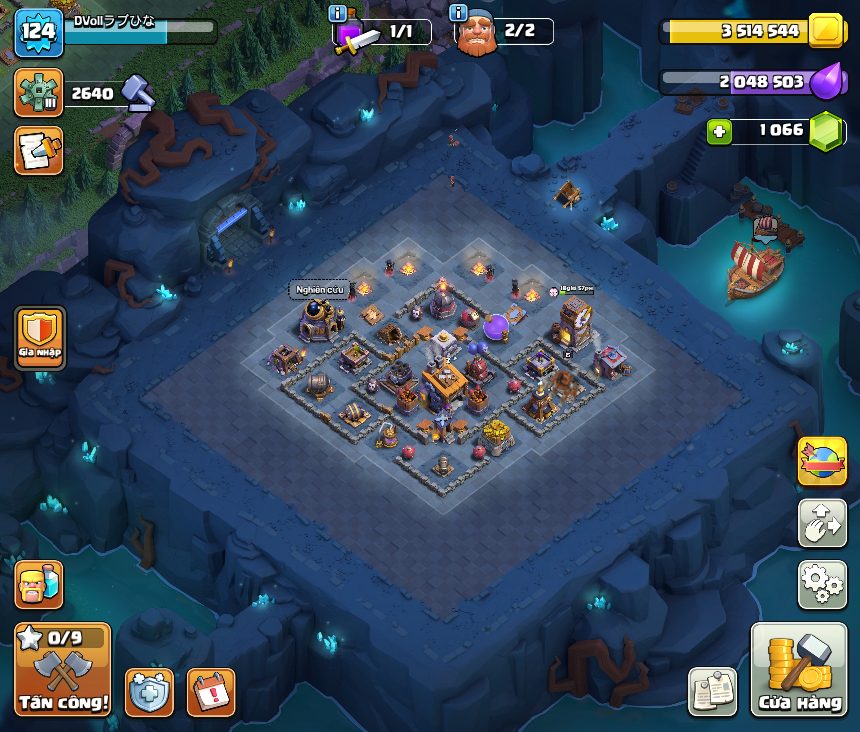
Task: Start a battle with Tấn công!
Action: tap(63, 670)
